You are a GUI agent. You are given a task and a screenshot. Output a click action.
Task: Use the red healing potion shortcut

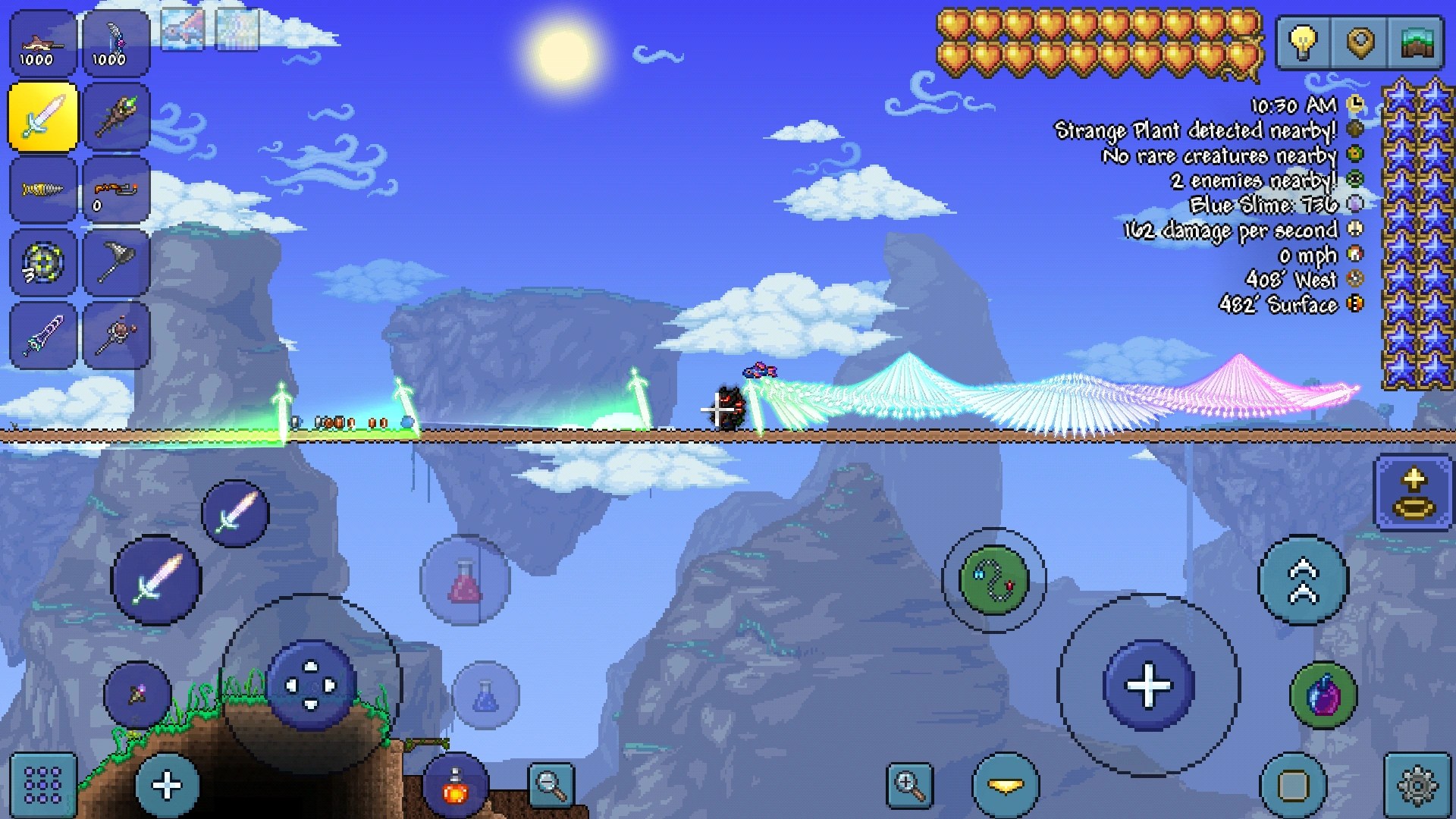465,580
